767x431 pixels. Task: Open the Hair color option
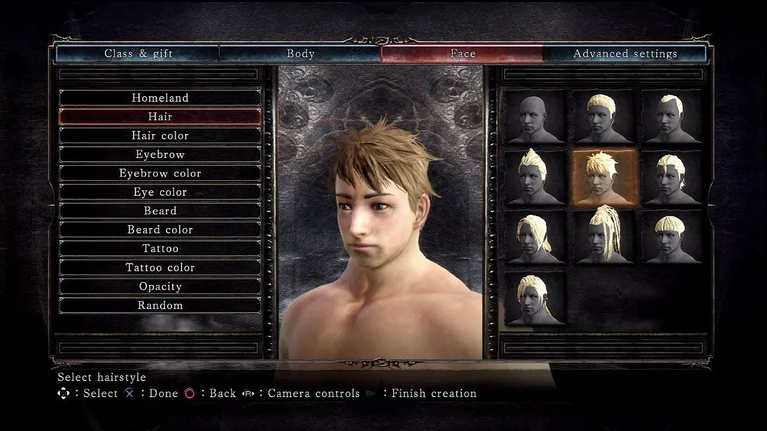point(160,136)
